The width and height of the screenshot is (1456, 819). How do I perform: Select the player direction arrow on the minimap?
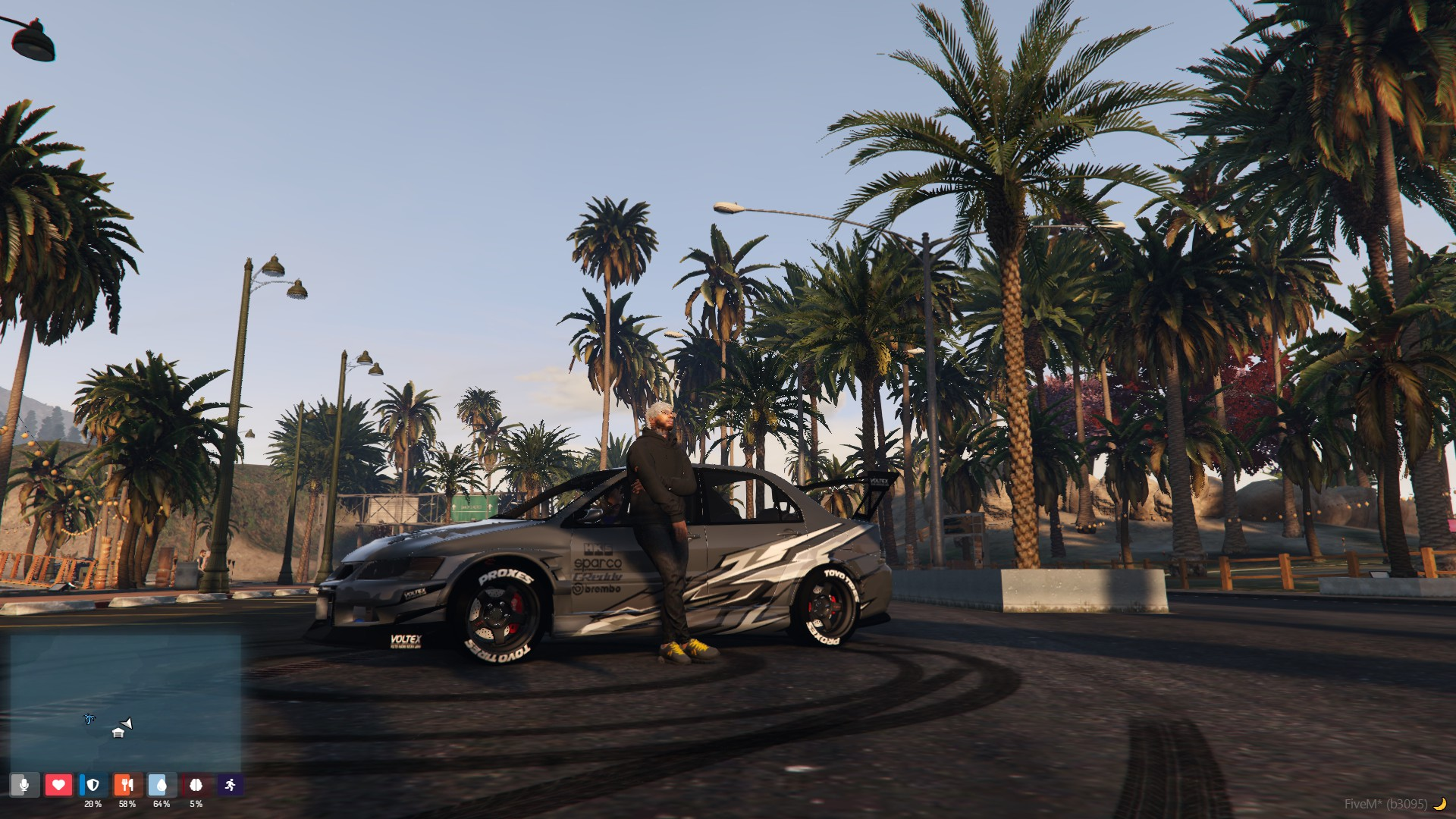(x=126, y=723)
